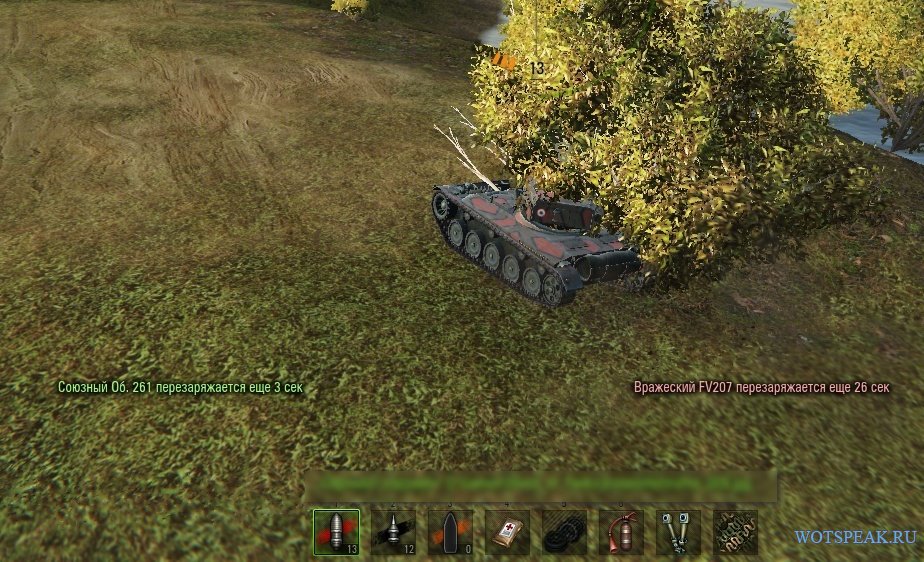
Task: Choose the empty dark shell slot showing 0
Action: tap(450, 531)
